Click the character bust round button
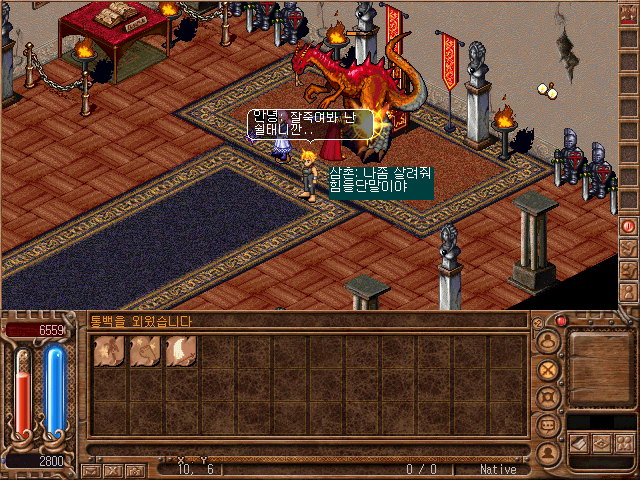The width and height of the screenshot is (640, 480). click(x=547, y=452)
